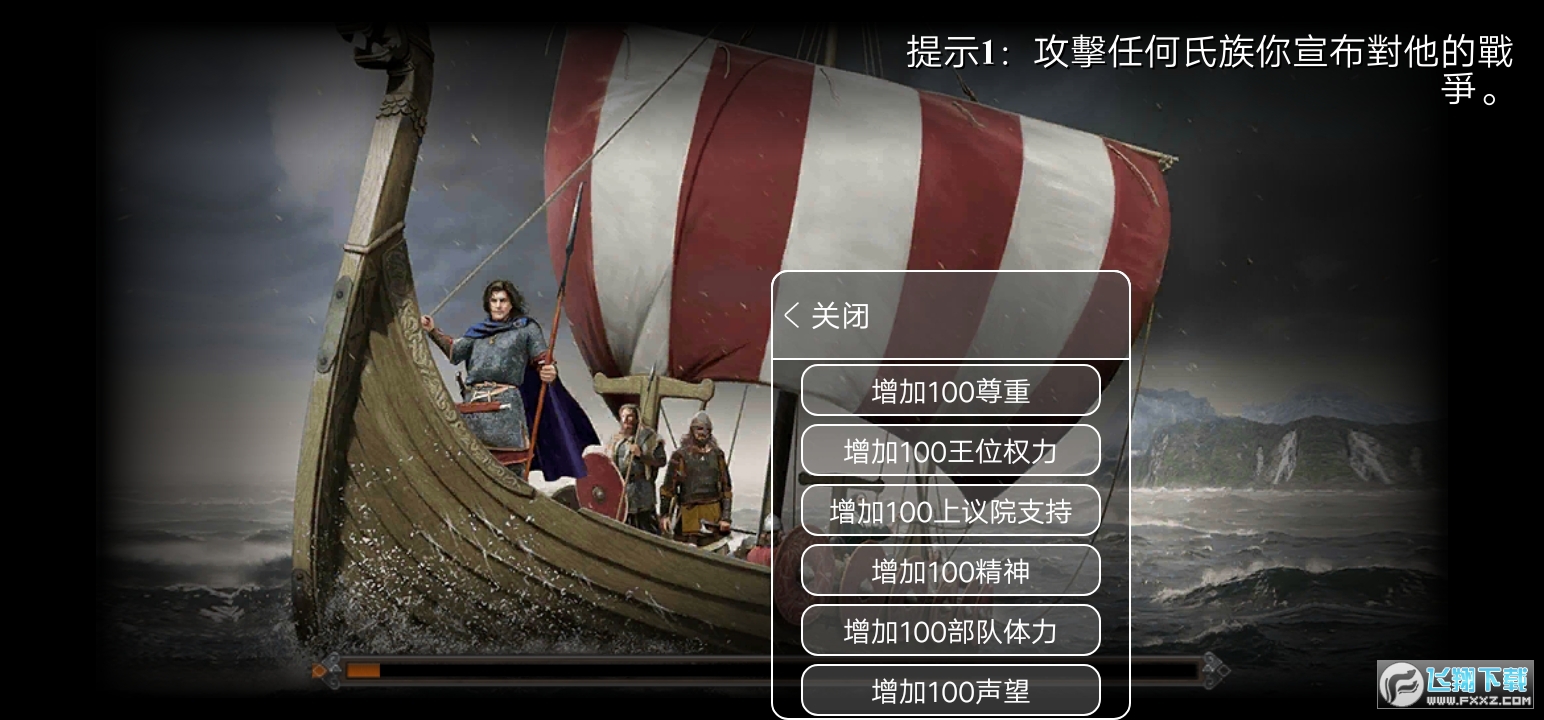Click 增加100声望 to gain prestige
The height and width of the screenshot is (720, 1544).
tap(950, 690)
